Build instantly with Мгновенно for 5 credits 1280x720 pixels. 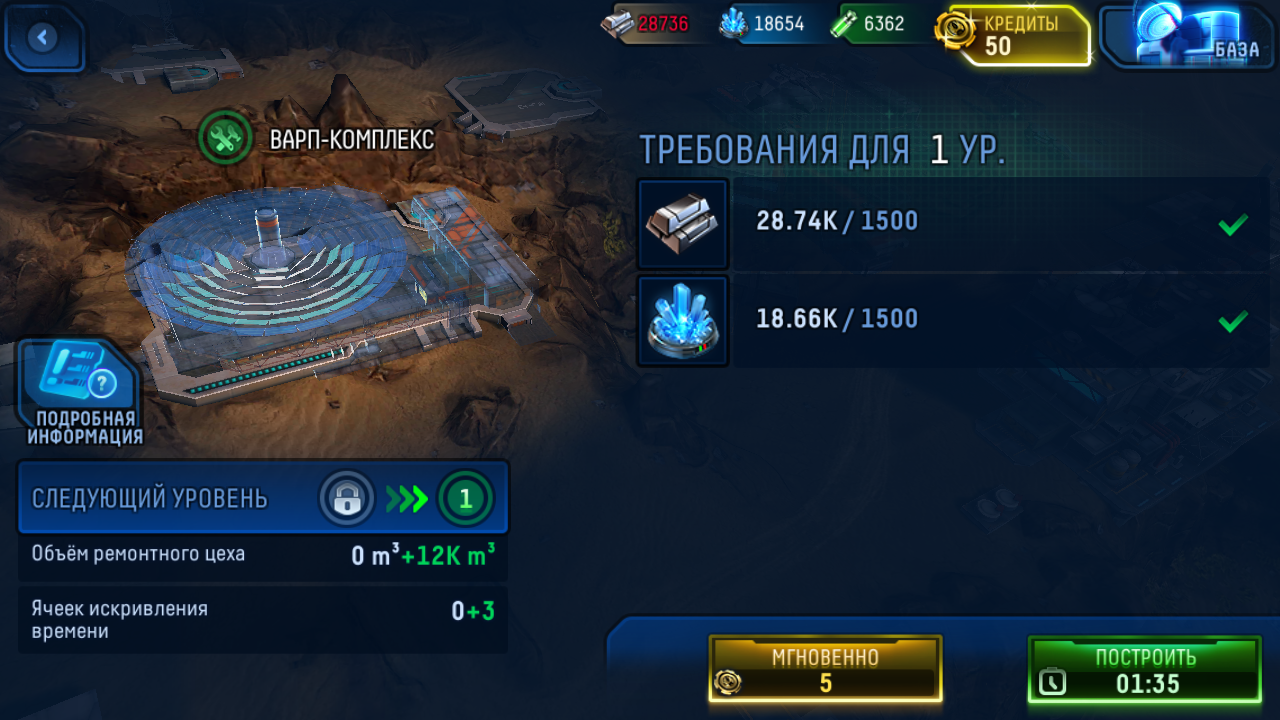point(825,669)
